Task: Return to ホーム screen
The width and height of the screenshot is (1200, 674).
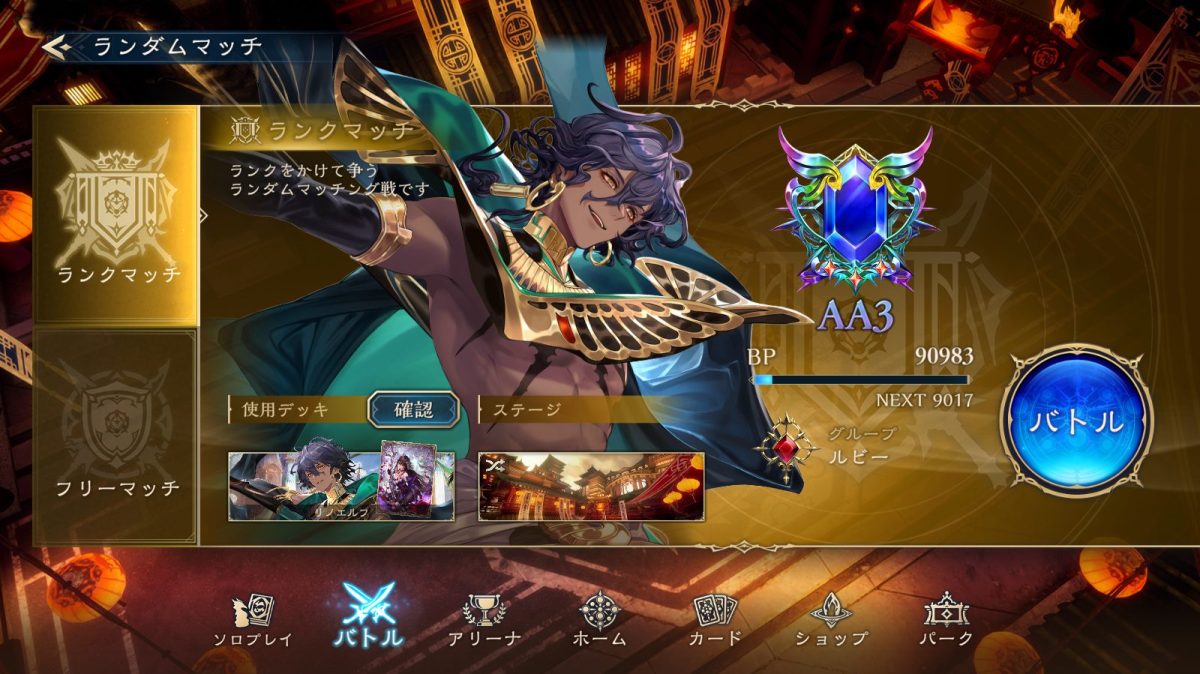Action: 601,619
